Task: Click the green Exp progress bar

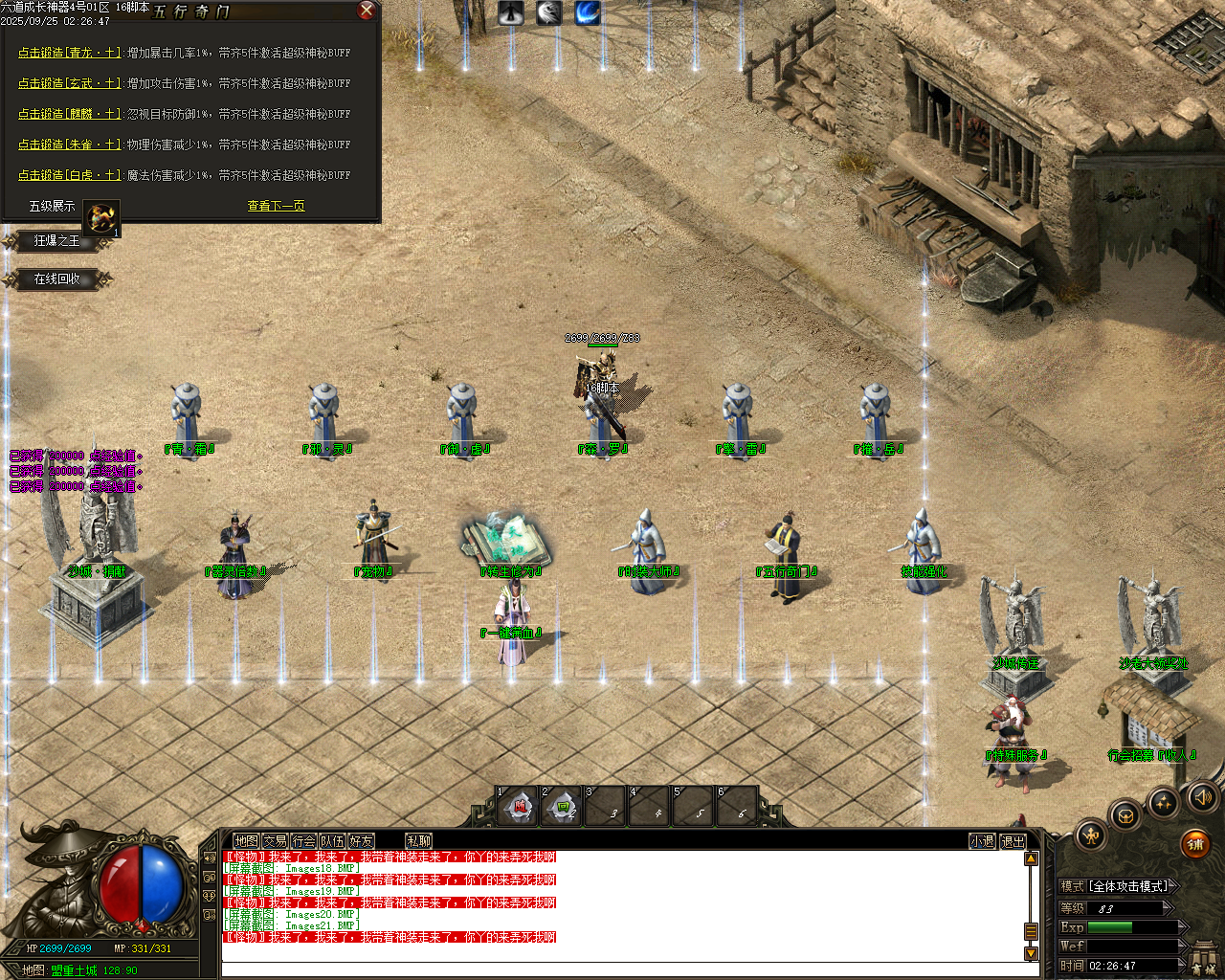Action: pyautogui.click(x=1110, y=926)
